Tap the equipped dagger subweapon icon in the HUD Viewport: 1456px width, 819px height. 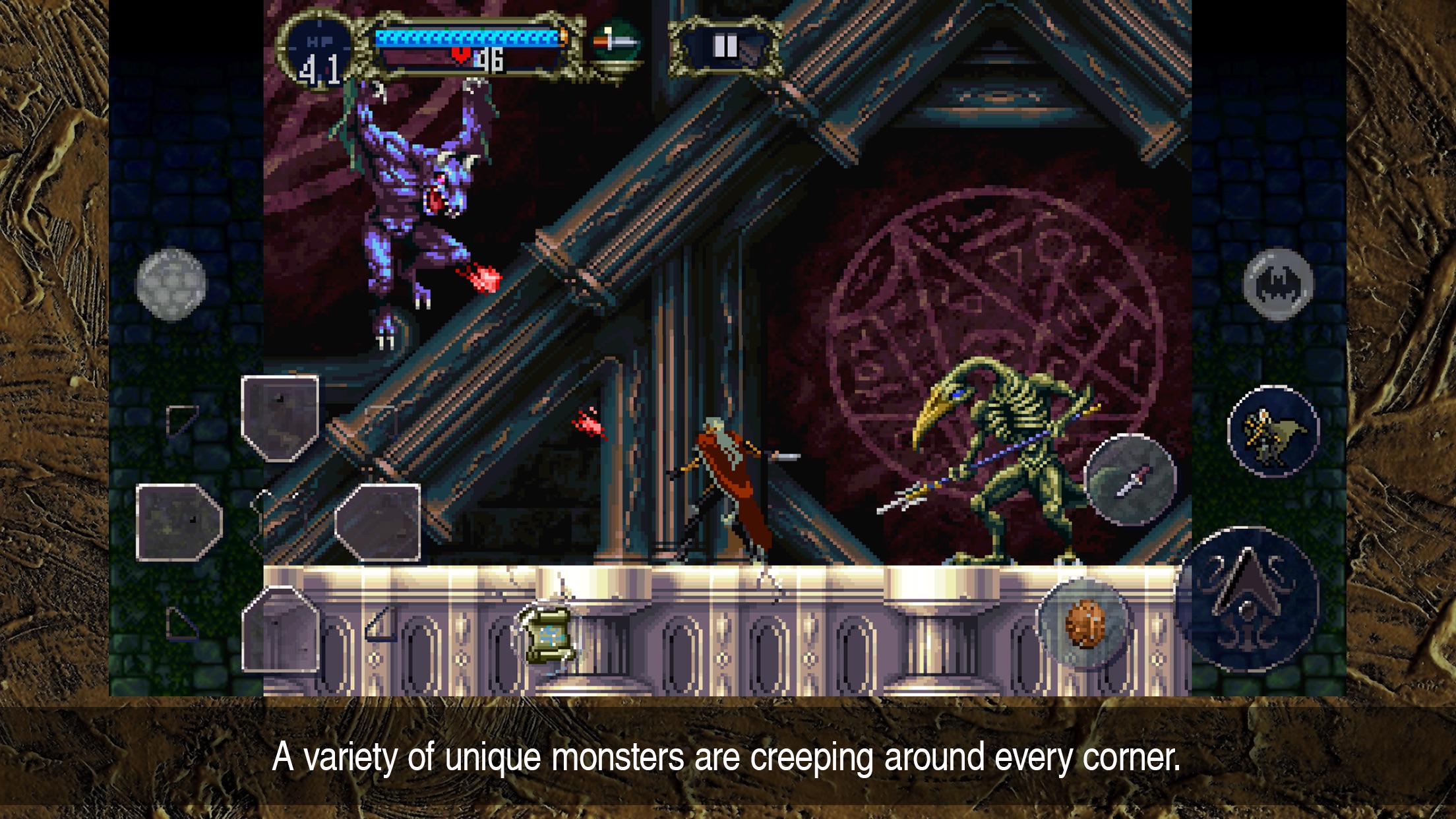[x=615, y=42]
